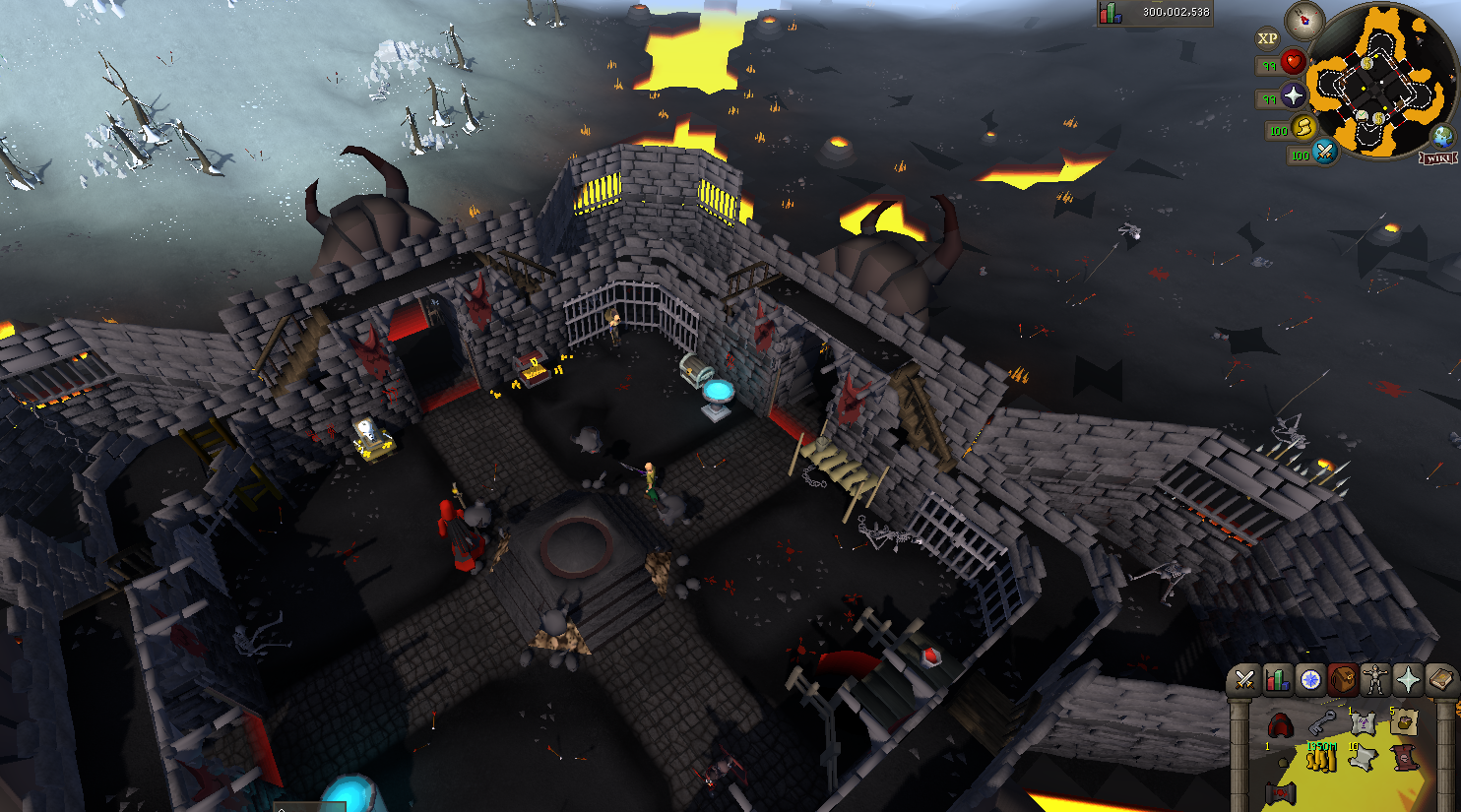Viewport: 1461px width, 812px height.
Task: Click the compass to face north
Action: tap(1305, 19)
